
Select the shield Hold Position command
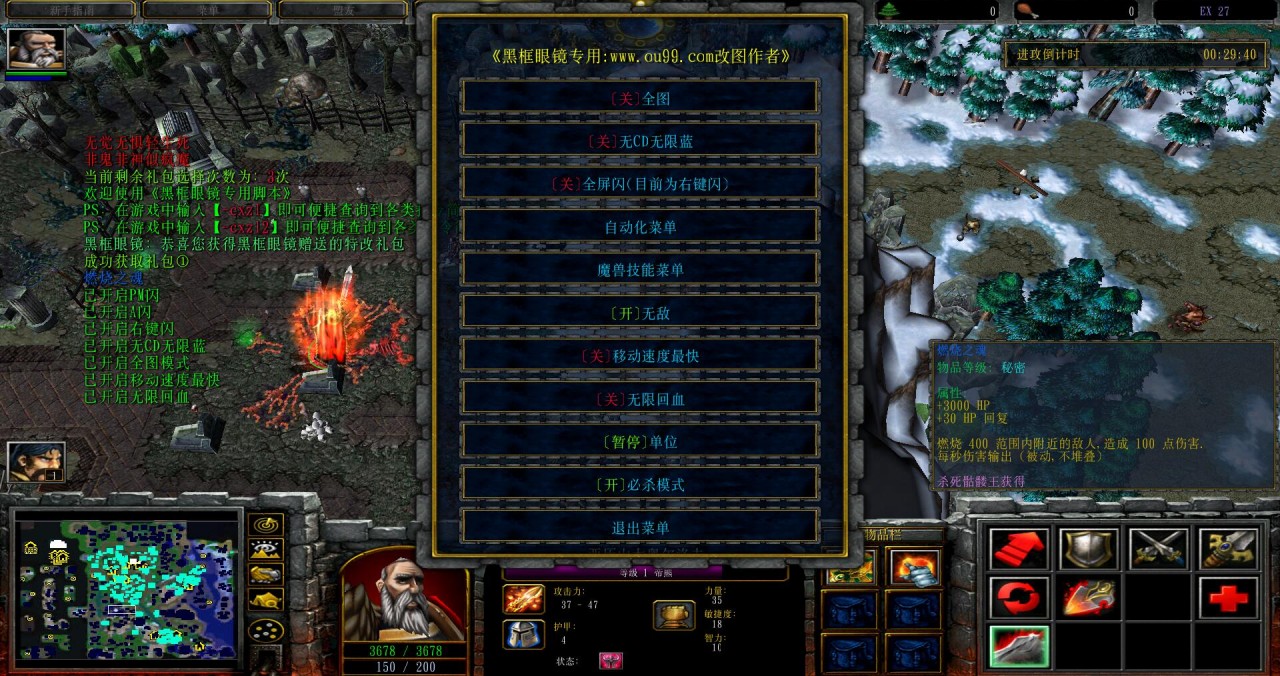tap(1089, 549)
